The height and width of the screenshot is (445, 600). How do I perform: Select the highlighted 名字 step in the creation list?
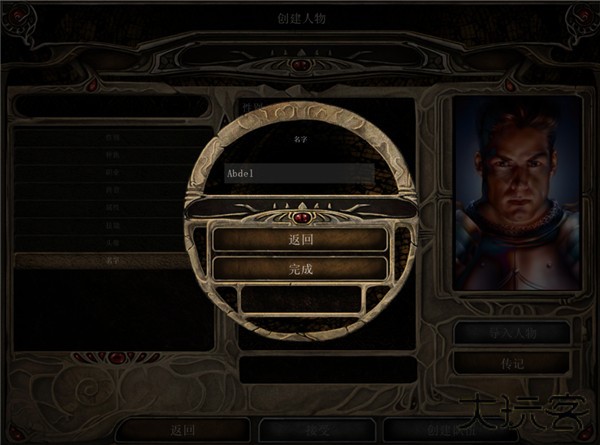pyautogui.click(x=112, y=260)
